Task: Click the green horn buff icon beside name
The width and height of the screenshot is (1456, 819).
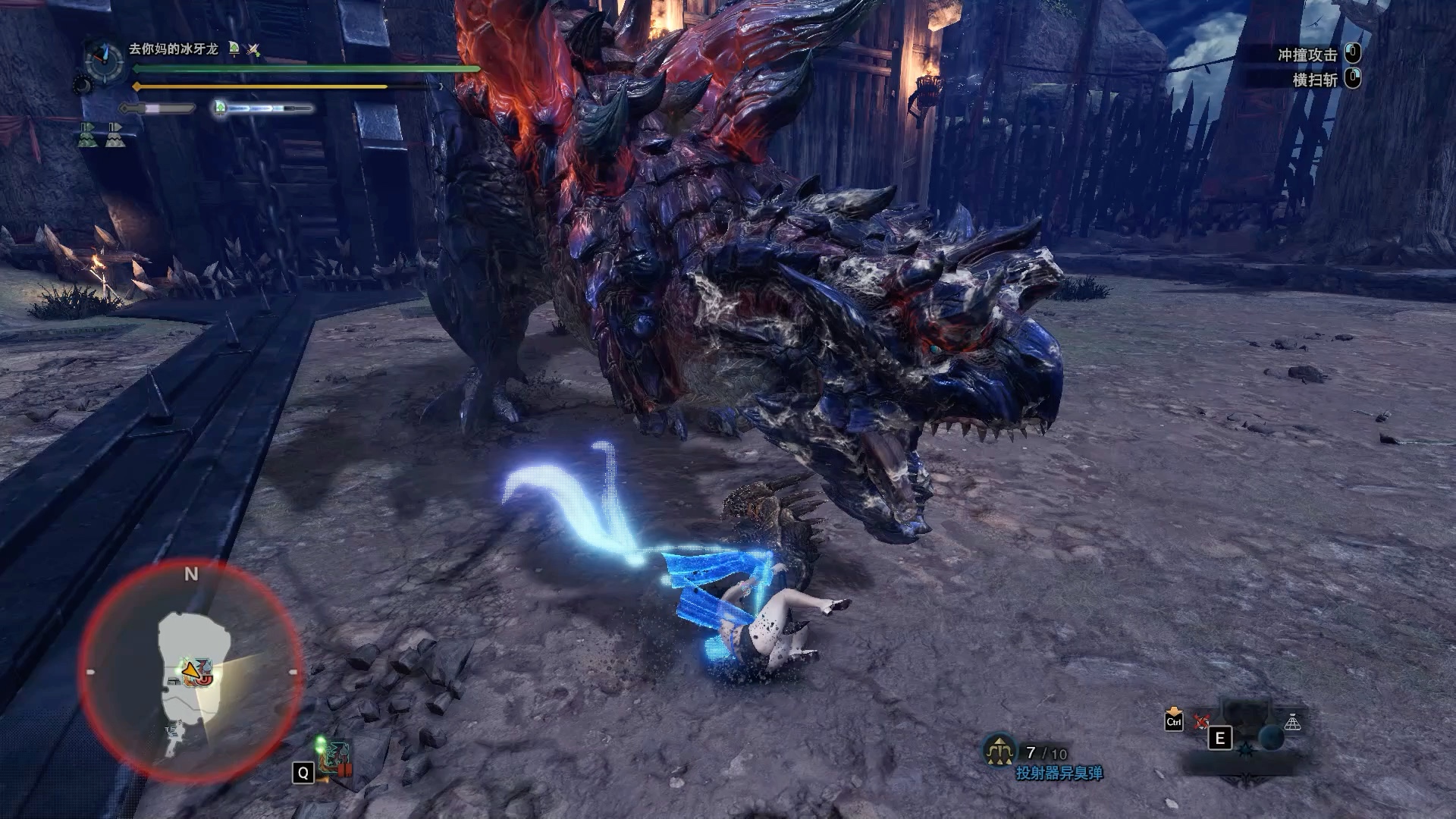Action: point(234,49)
